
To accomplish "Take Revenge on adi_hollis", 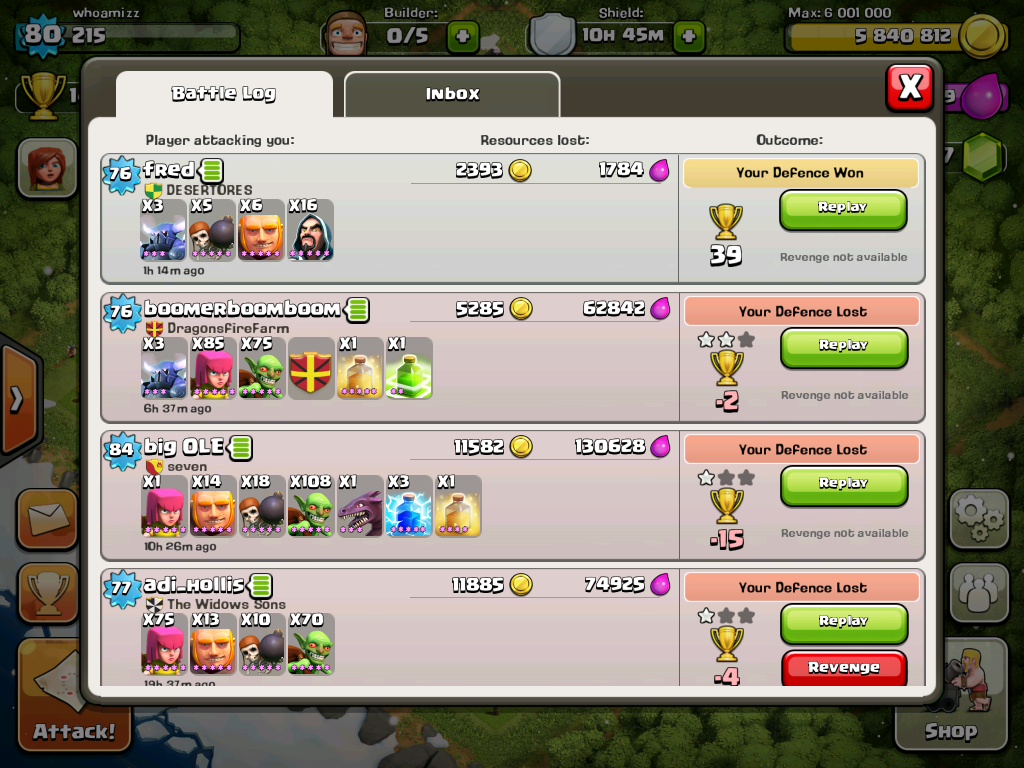I will (x=843, y=668).
